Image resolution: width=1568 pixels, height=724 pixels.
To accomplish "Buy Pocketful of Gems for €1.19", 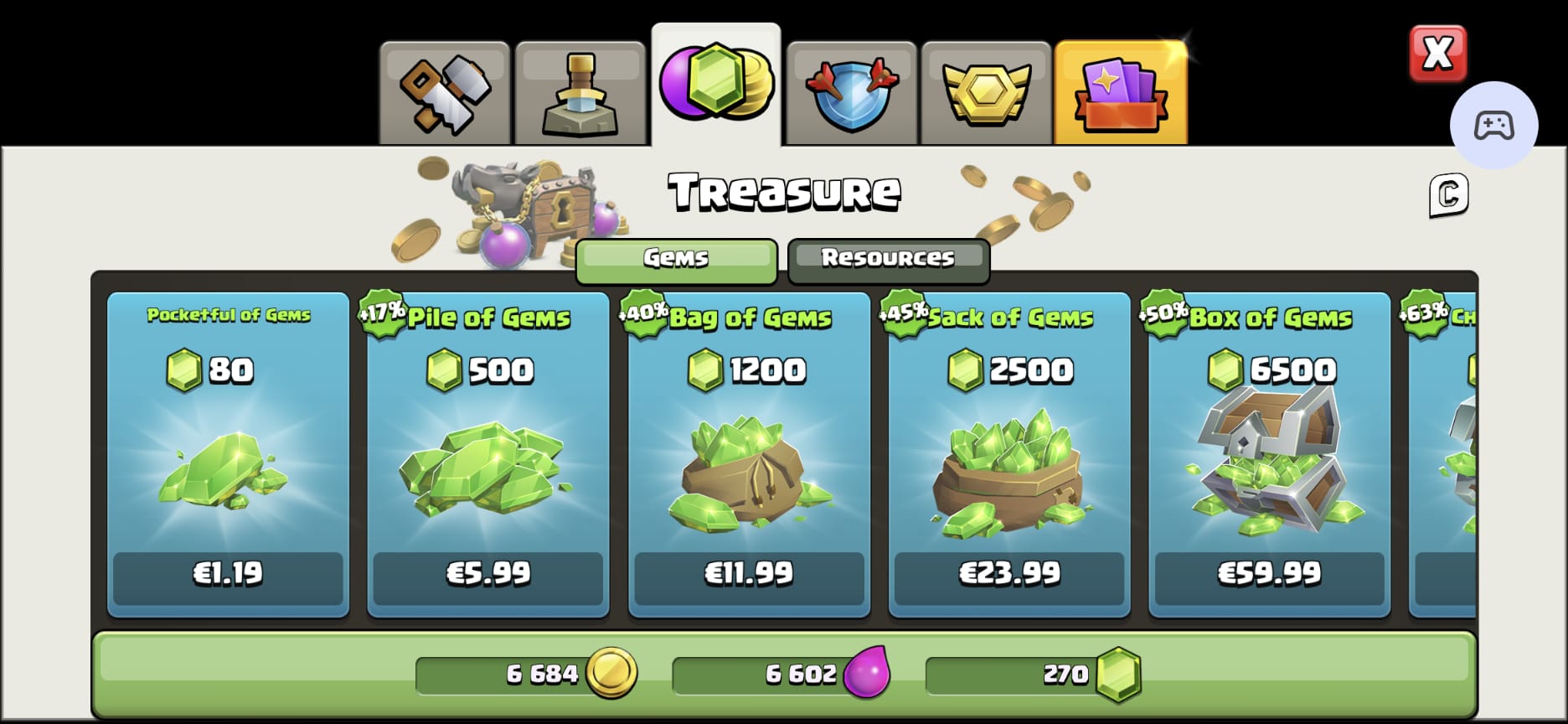I will tap(228, 575).
